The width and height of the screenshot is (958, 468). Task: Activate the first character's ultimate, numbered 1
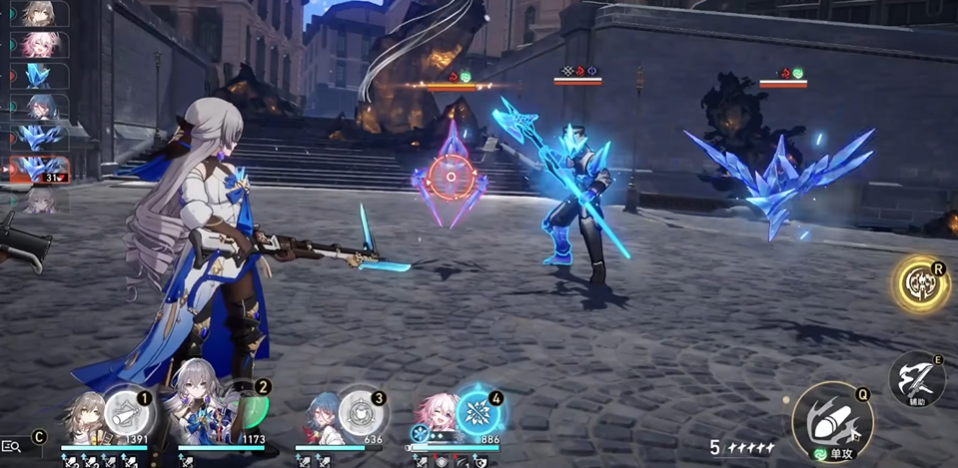tap(124, 409)
